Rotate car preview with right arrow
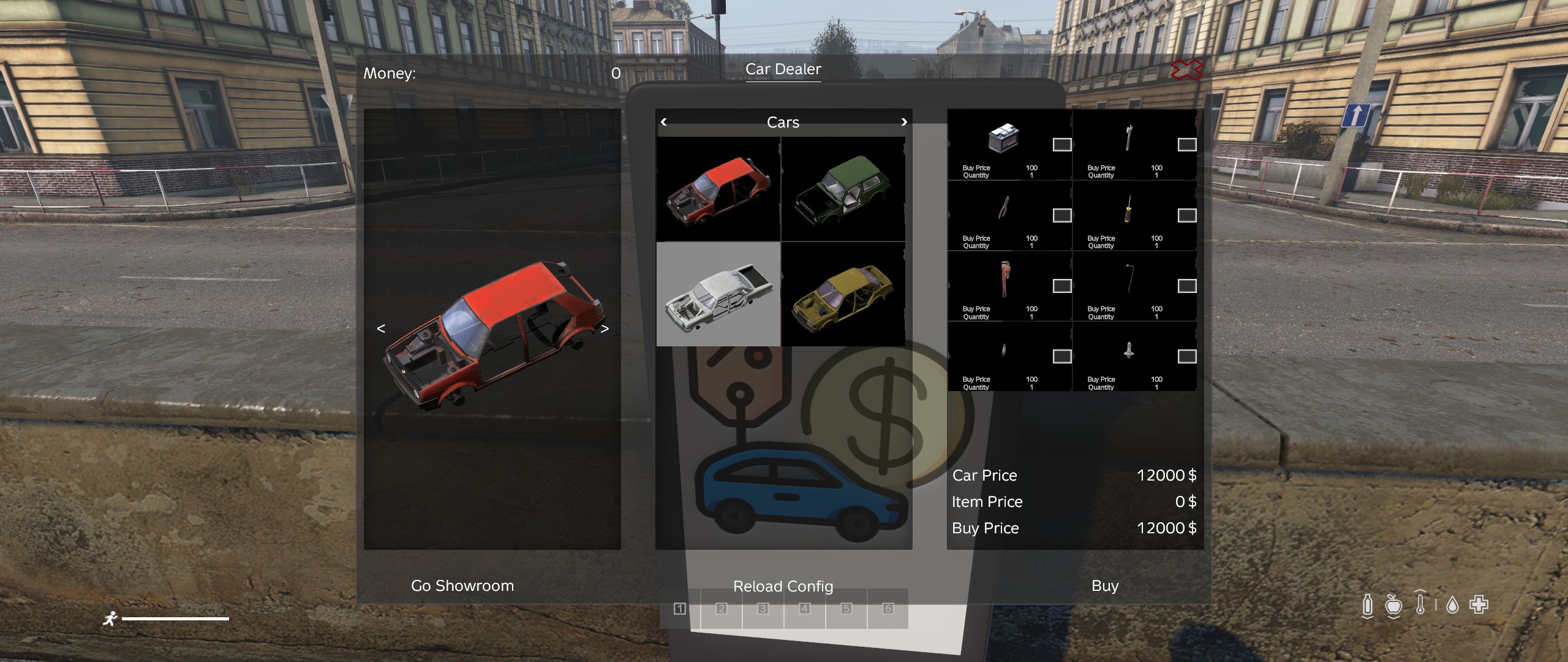 605,329
